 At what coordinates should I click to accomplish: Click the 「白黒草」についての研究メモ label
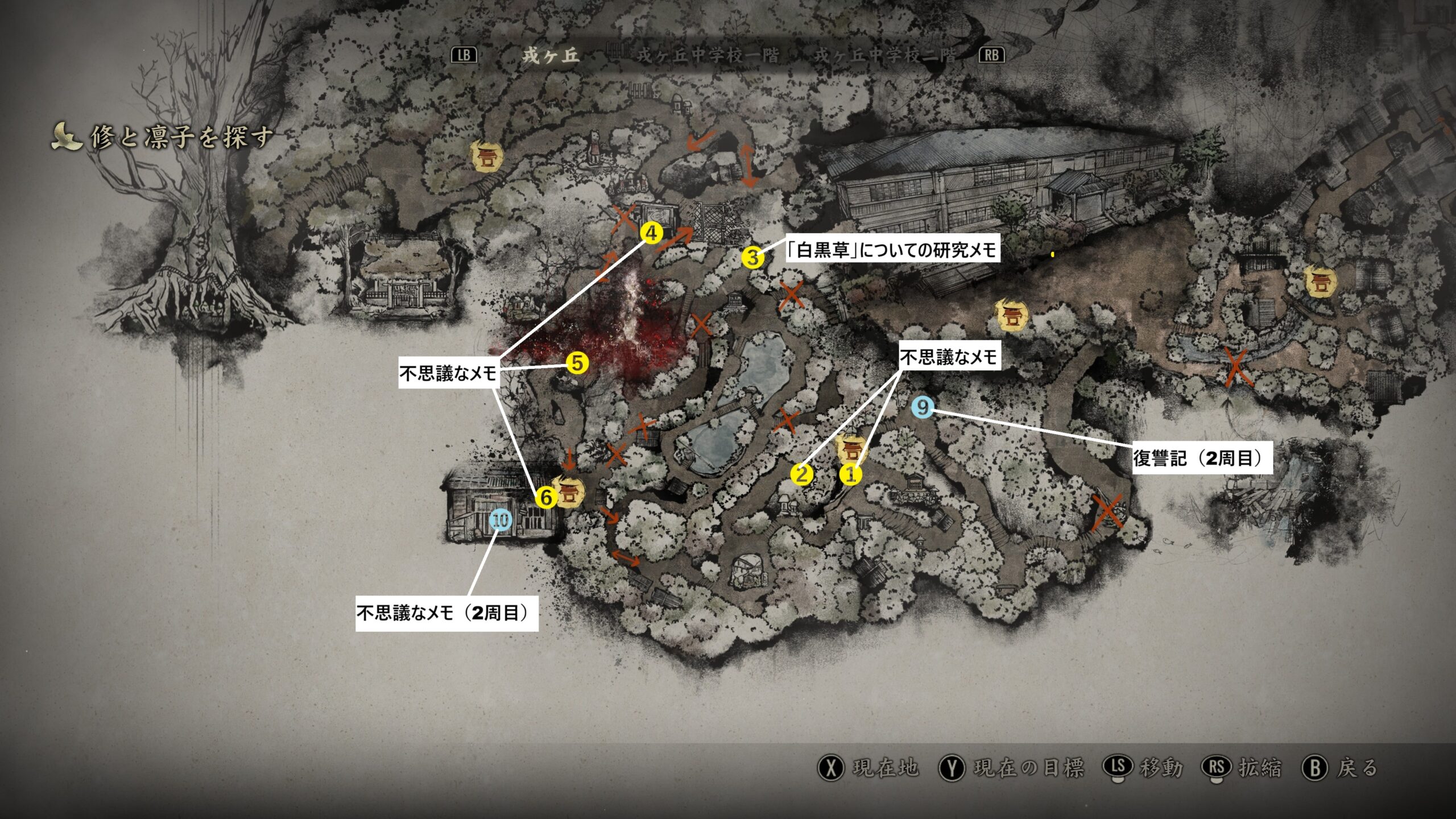click(892, 250)
